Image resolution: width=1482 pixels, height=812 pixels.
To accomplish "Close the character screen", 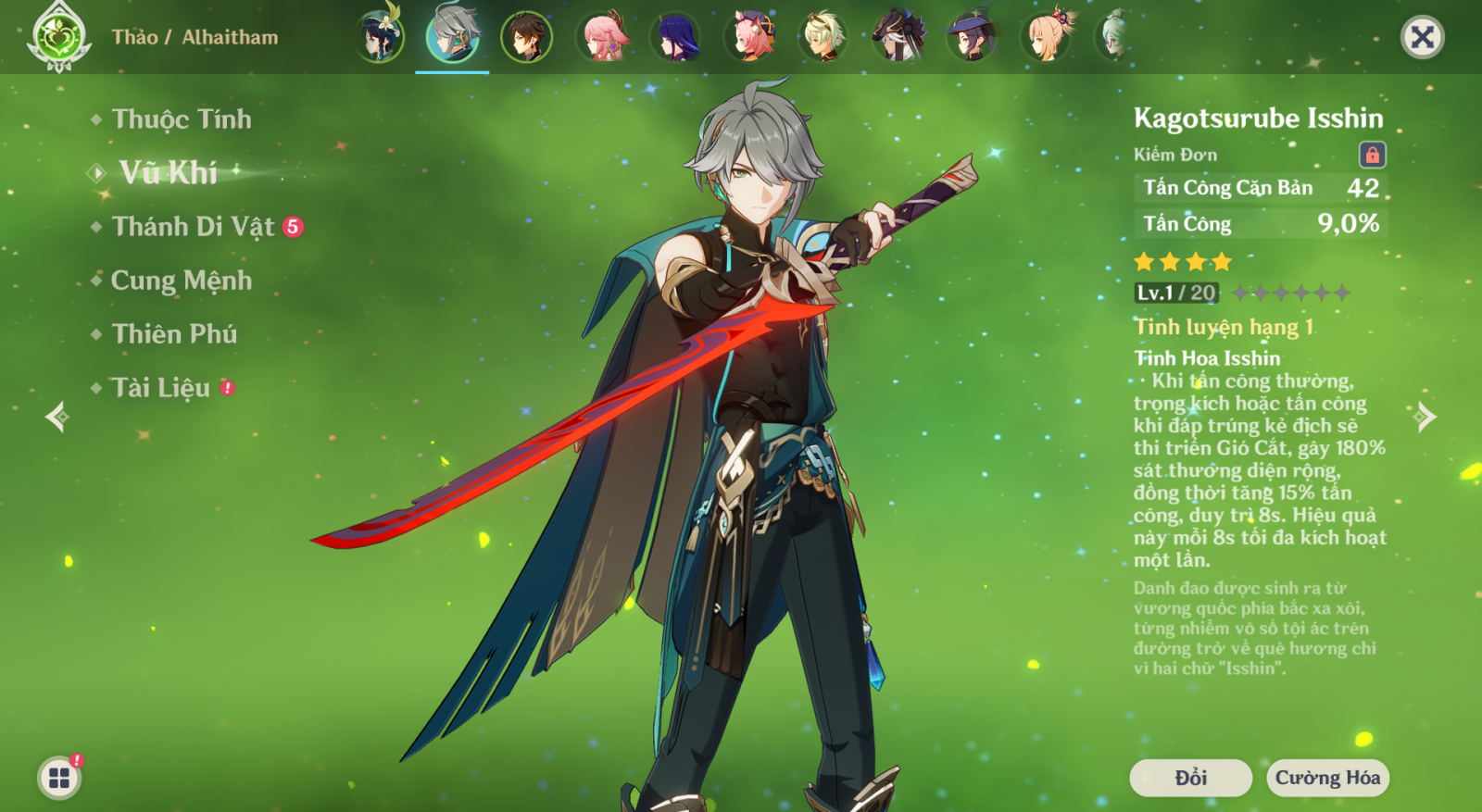I will (x=1422, y=37).
